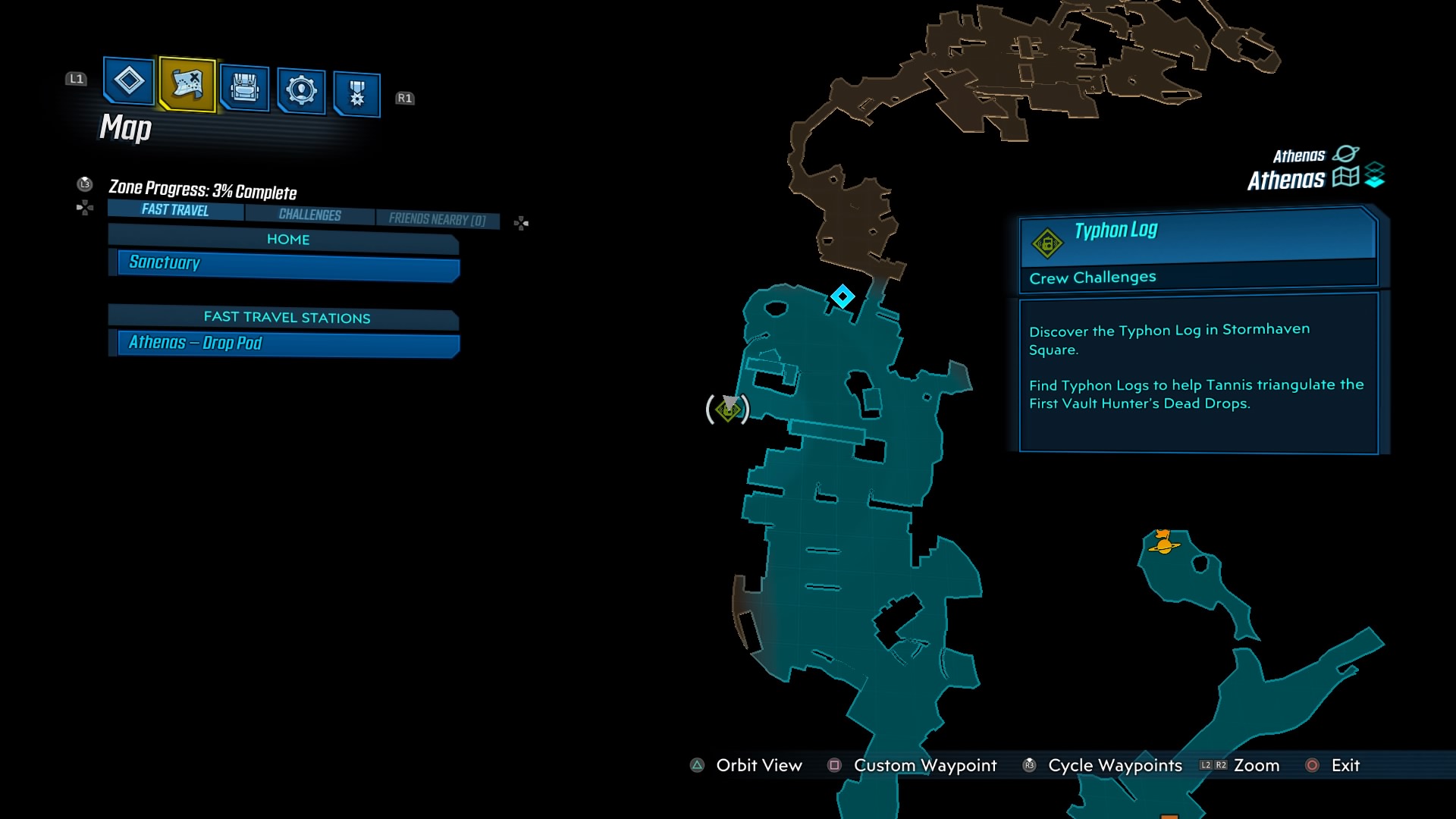Open the backpack inventory icon

click(243, 87)
